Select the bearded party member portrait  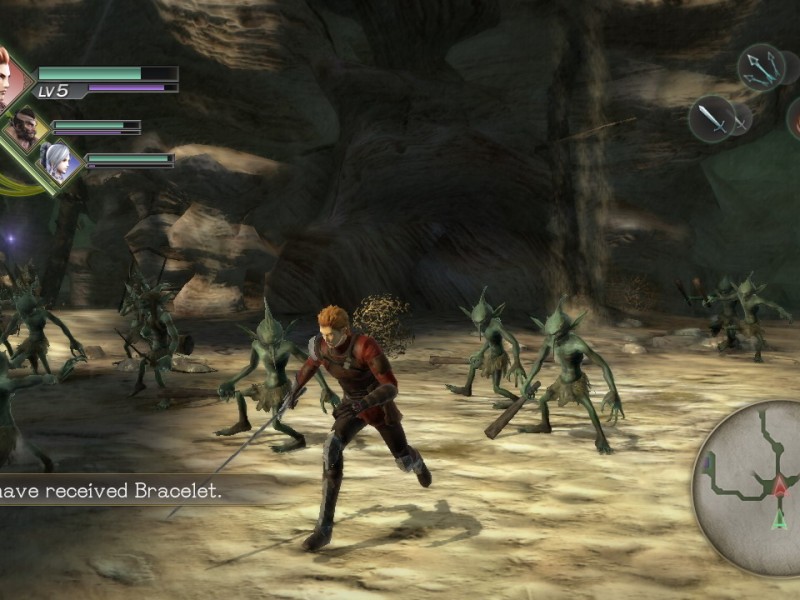pyautogui.click(x=26, y=128)
